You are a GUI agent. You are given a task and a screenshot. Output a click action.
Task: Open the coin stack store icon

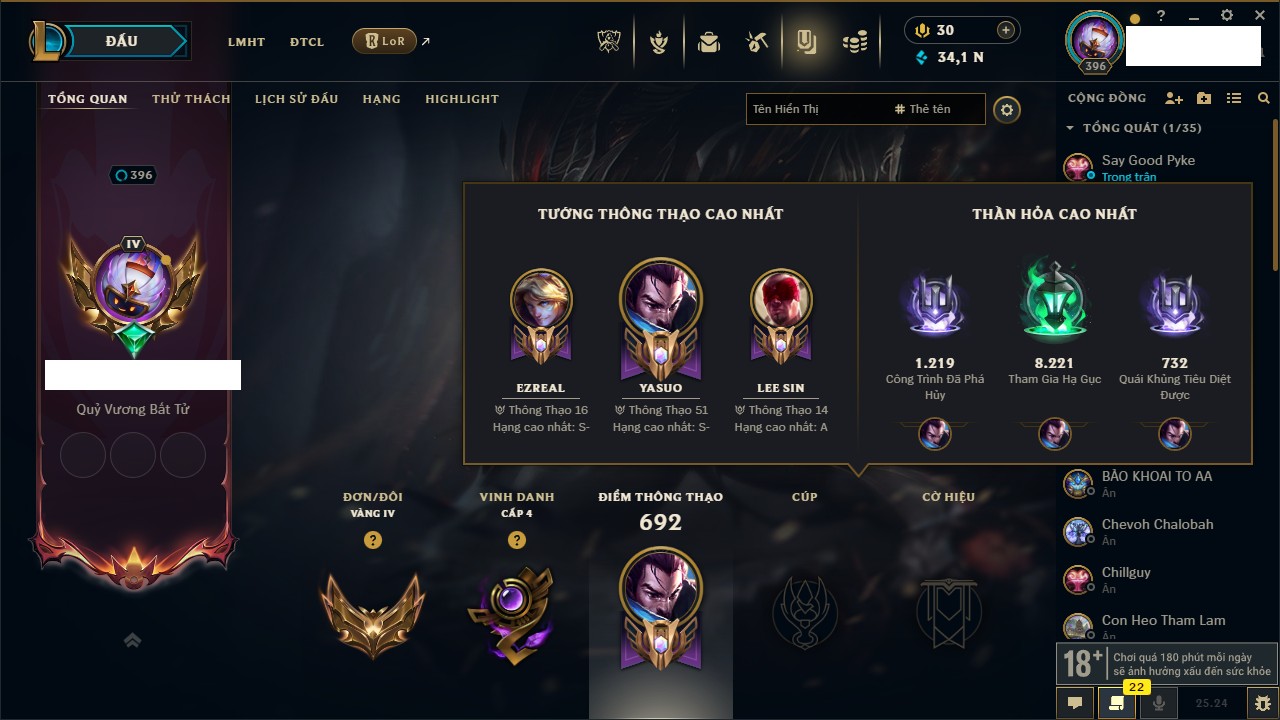coord(854,42)
